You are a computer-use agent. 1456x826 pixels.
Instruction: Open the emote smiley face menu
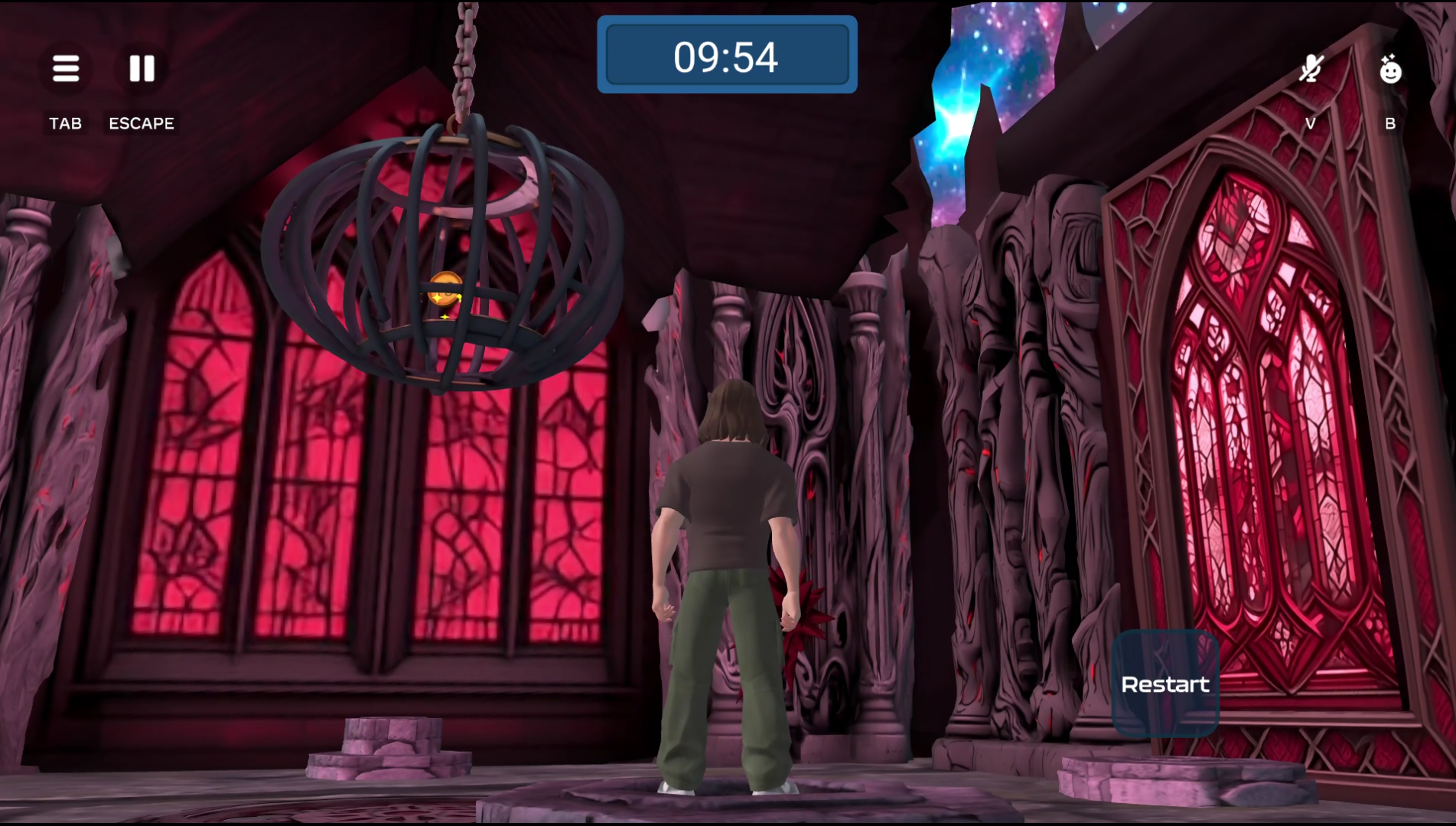(x=1390, y=70)
